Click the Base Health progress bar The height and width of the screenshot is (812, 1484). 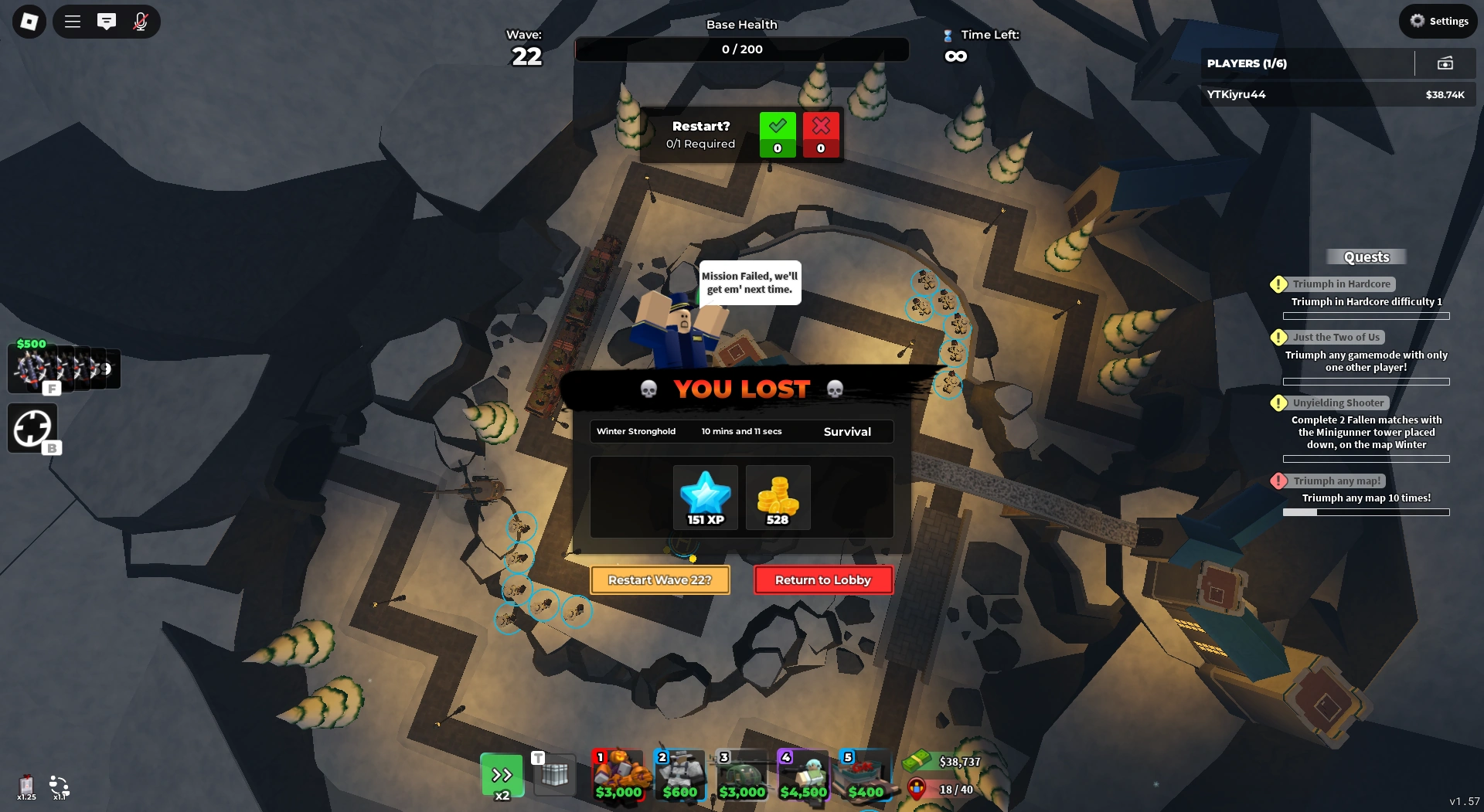click(x=741, y=49)
